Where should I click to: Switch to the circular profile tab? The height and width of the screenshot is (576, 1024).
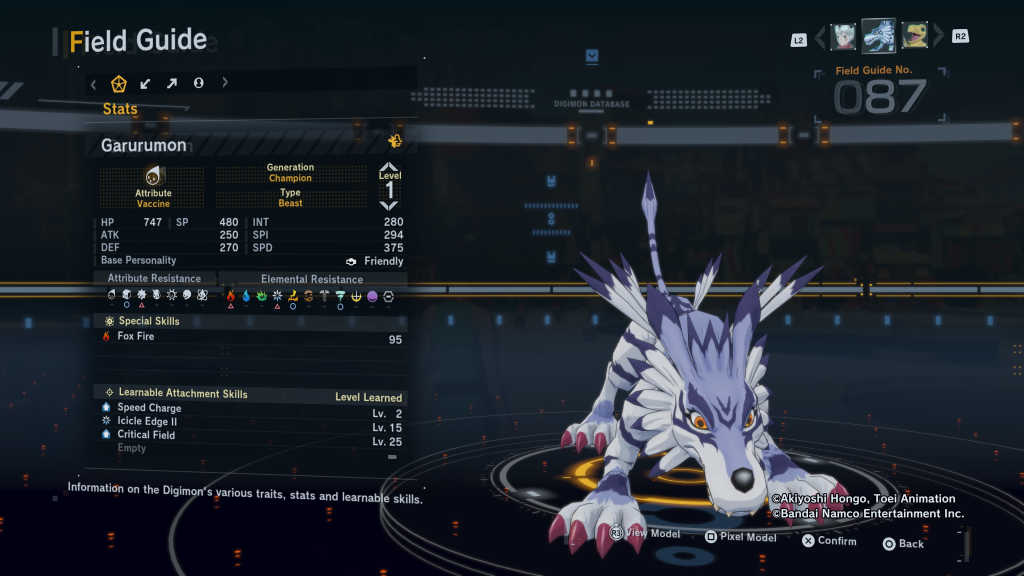click(x=199, y=83)
